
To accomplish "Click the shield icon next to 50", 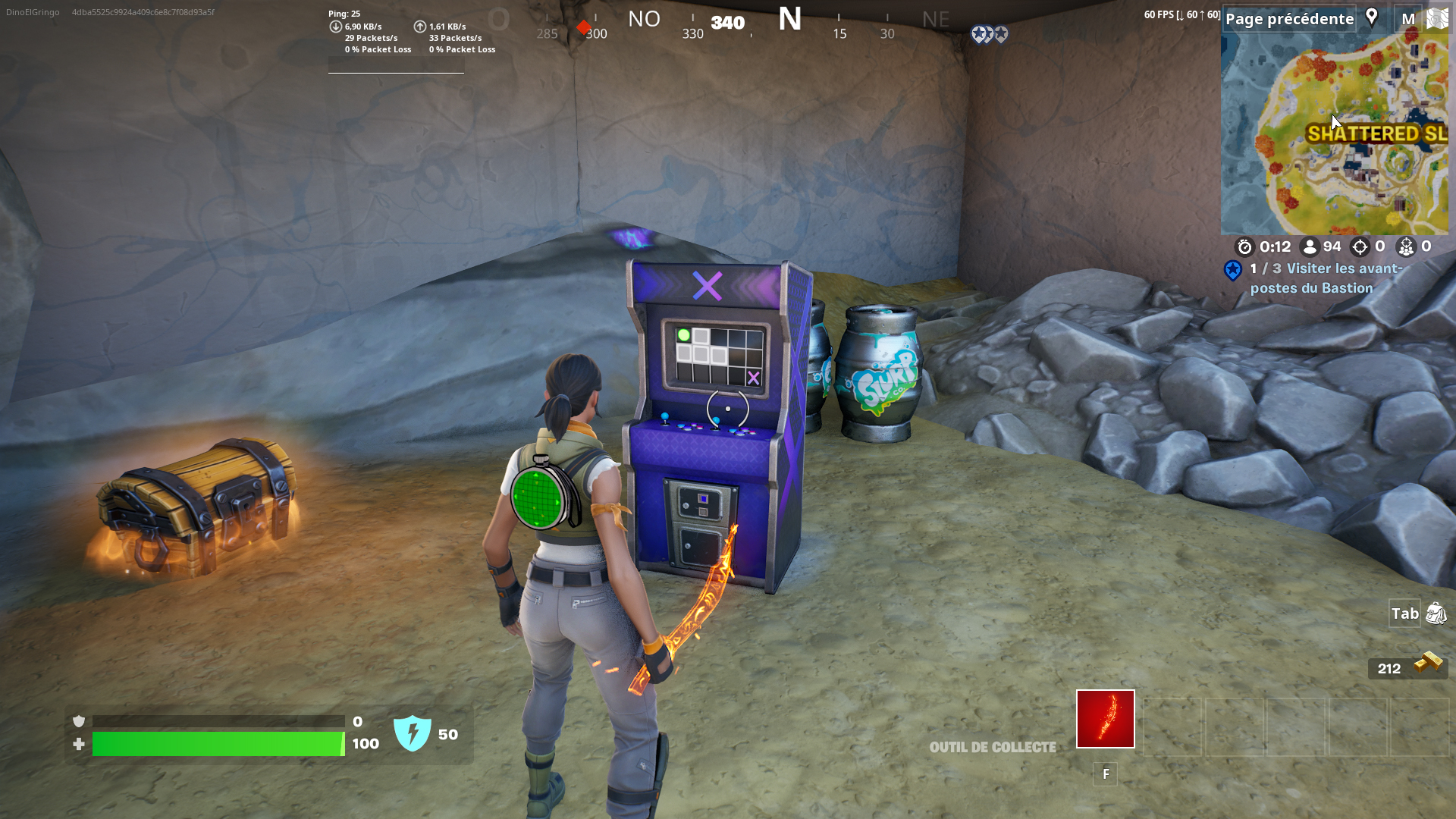I will tap(412, 734).
